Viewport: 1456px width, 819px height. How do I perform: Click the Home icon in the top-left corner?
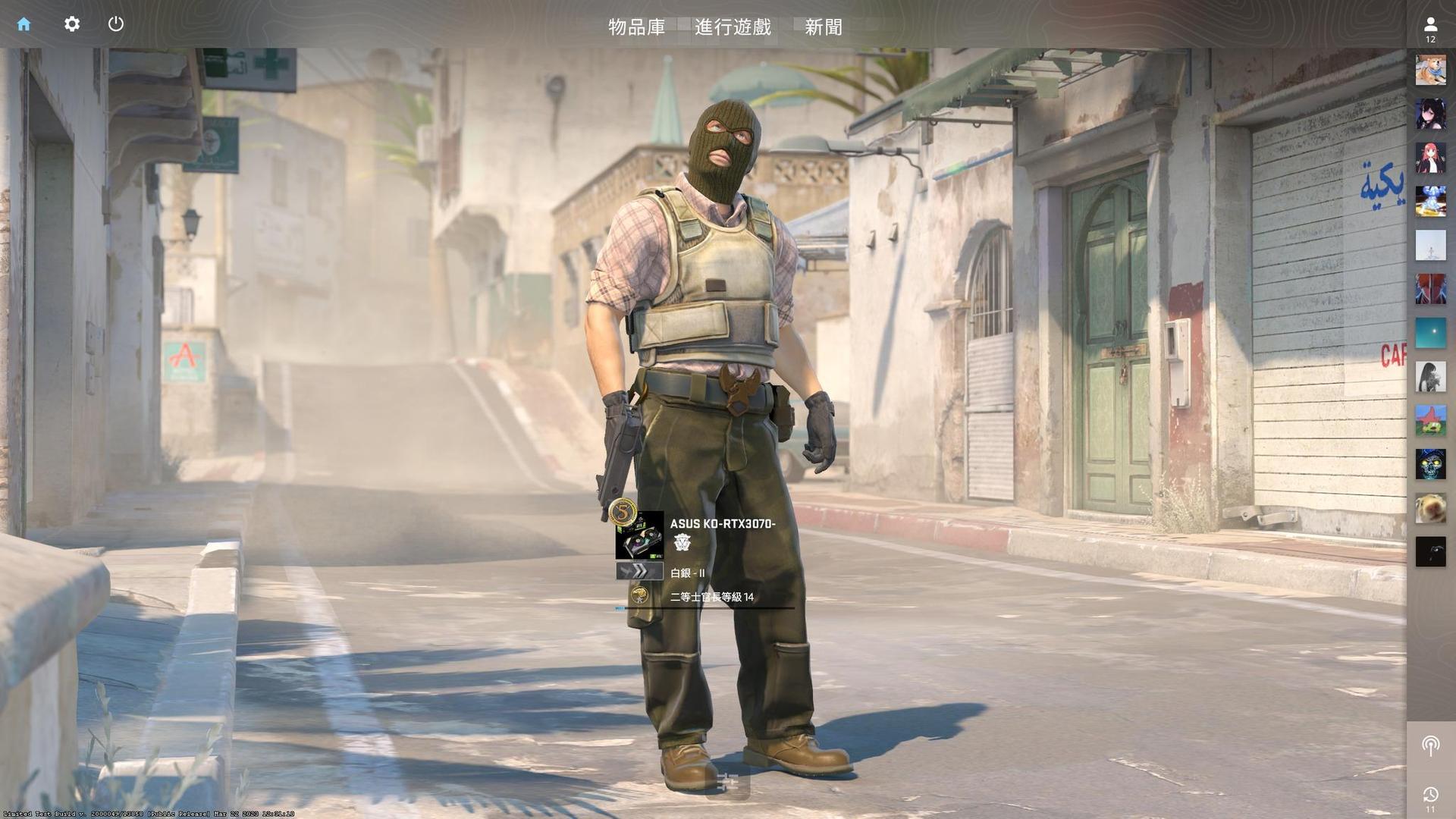pyautogui.click(x=25, y=24)
